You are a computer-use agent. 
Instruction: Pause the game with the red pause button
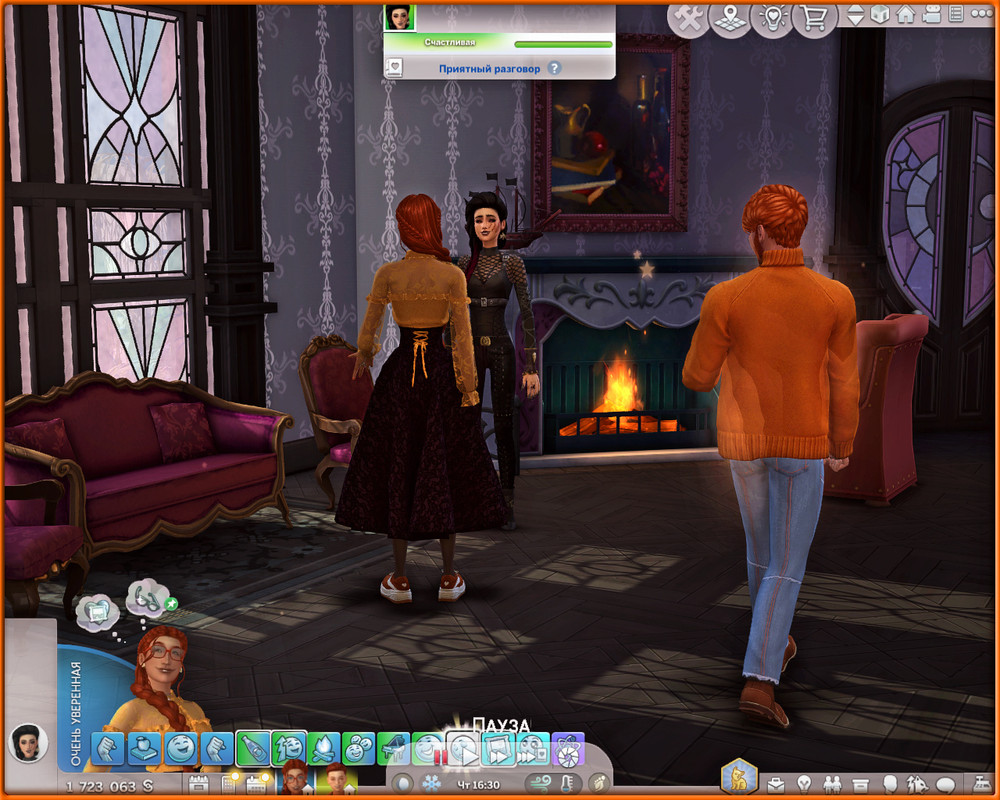[437, 757]
